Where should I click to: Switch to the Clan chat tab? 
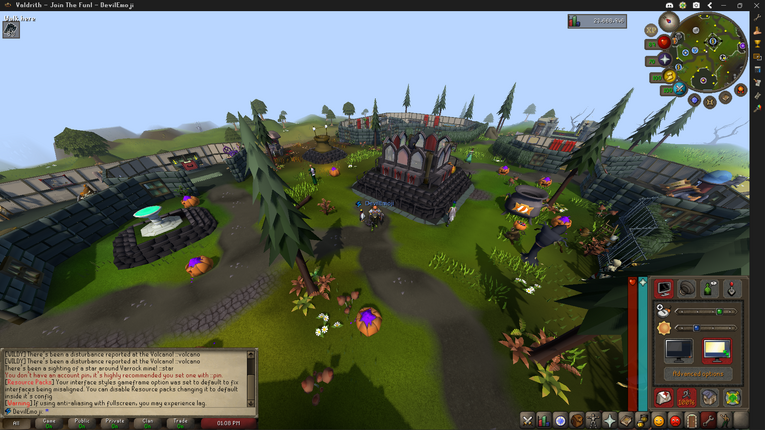coord(148,423)
